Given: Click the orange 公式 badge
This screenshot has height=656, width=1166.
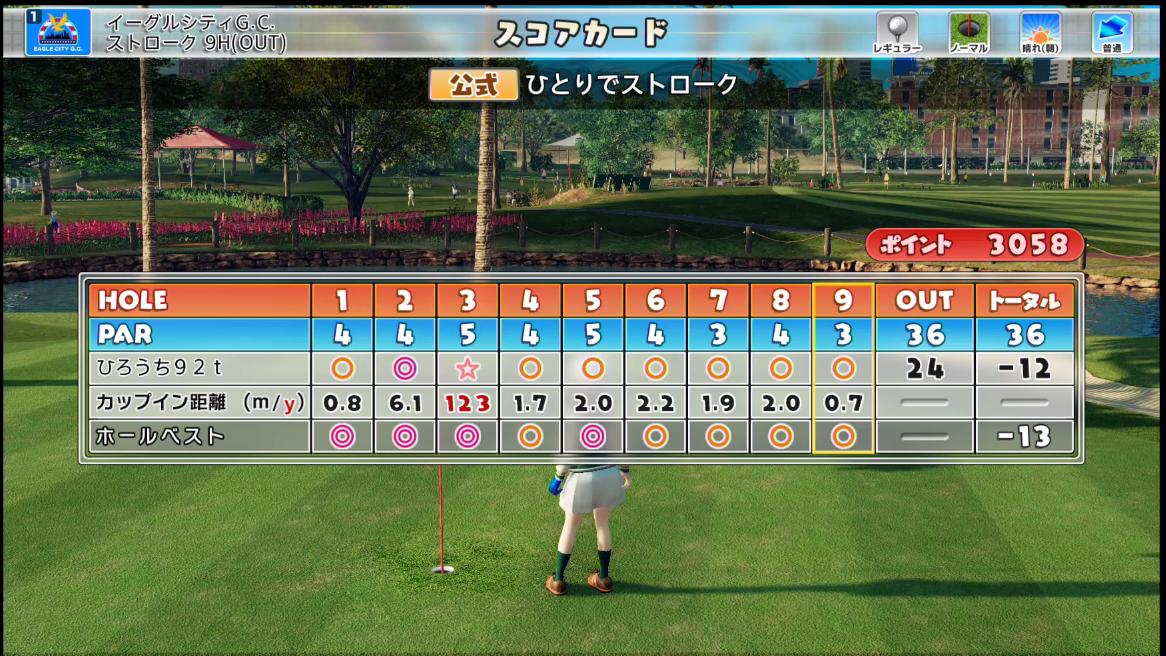Looking at the screenshot, I should (473, 85).
